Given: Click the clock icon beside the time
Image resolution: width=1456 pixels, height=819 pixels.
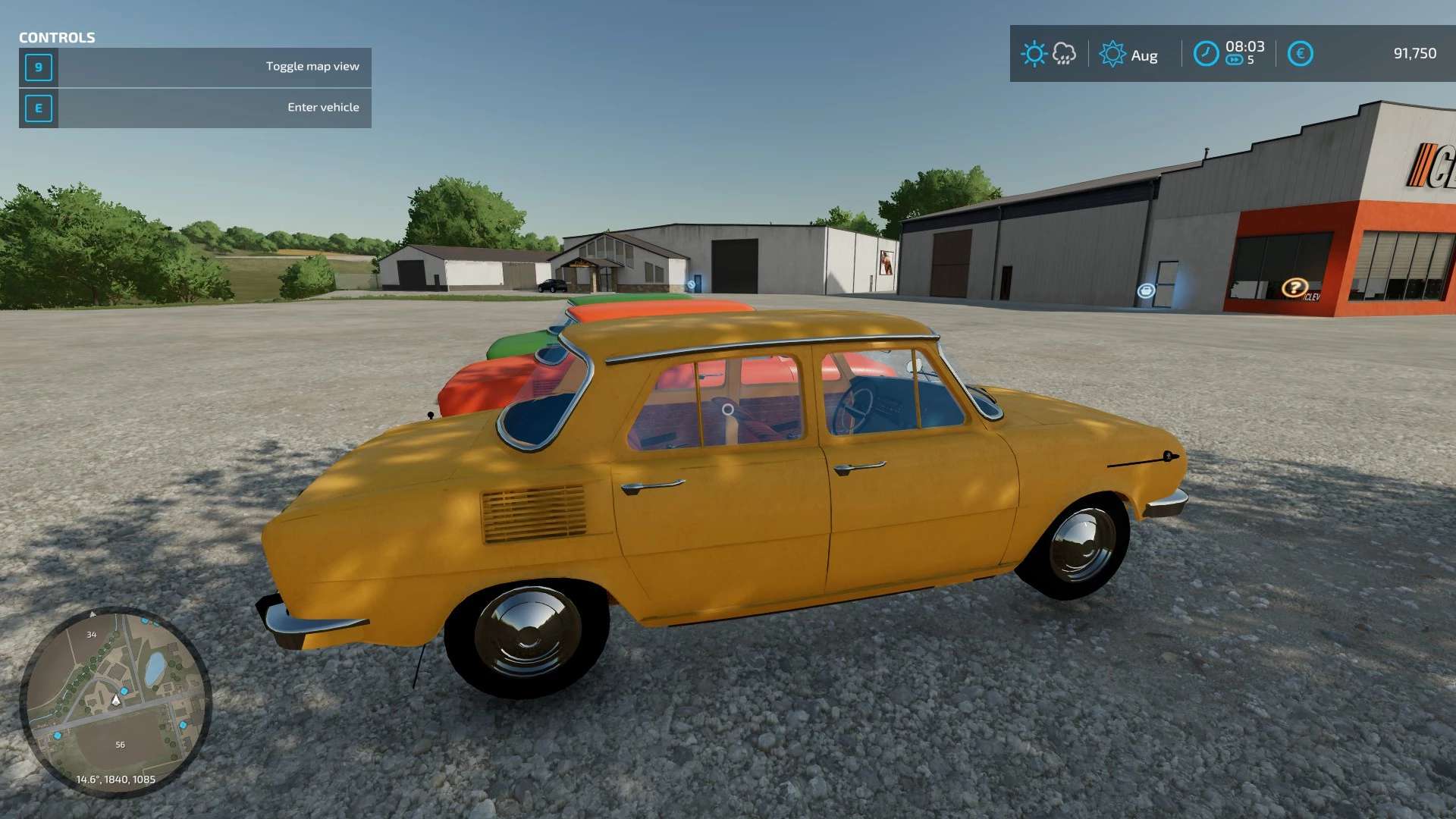Looking at the screenshot, I should (x=1206, y=54).
